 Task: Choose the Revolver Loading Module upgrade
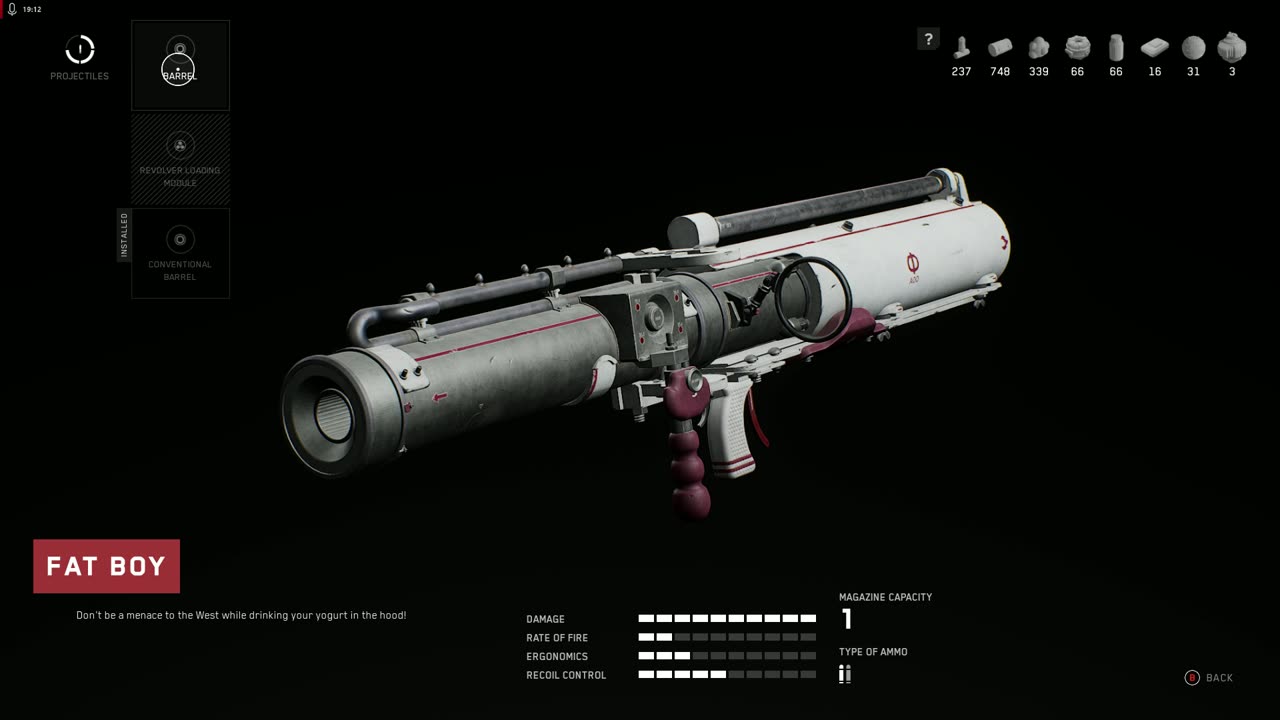(180, 160)
